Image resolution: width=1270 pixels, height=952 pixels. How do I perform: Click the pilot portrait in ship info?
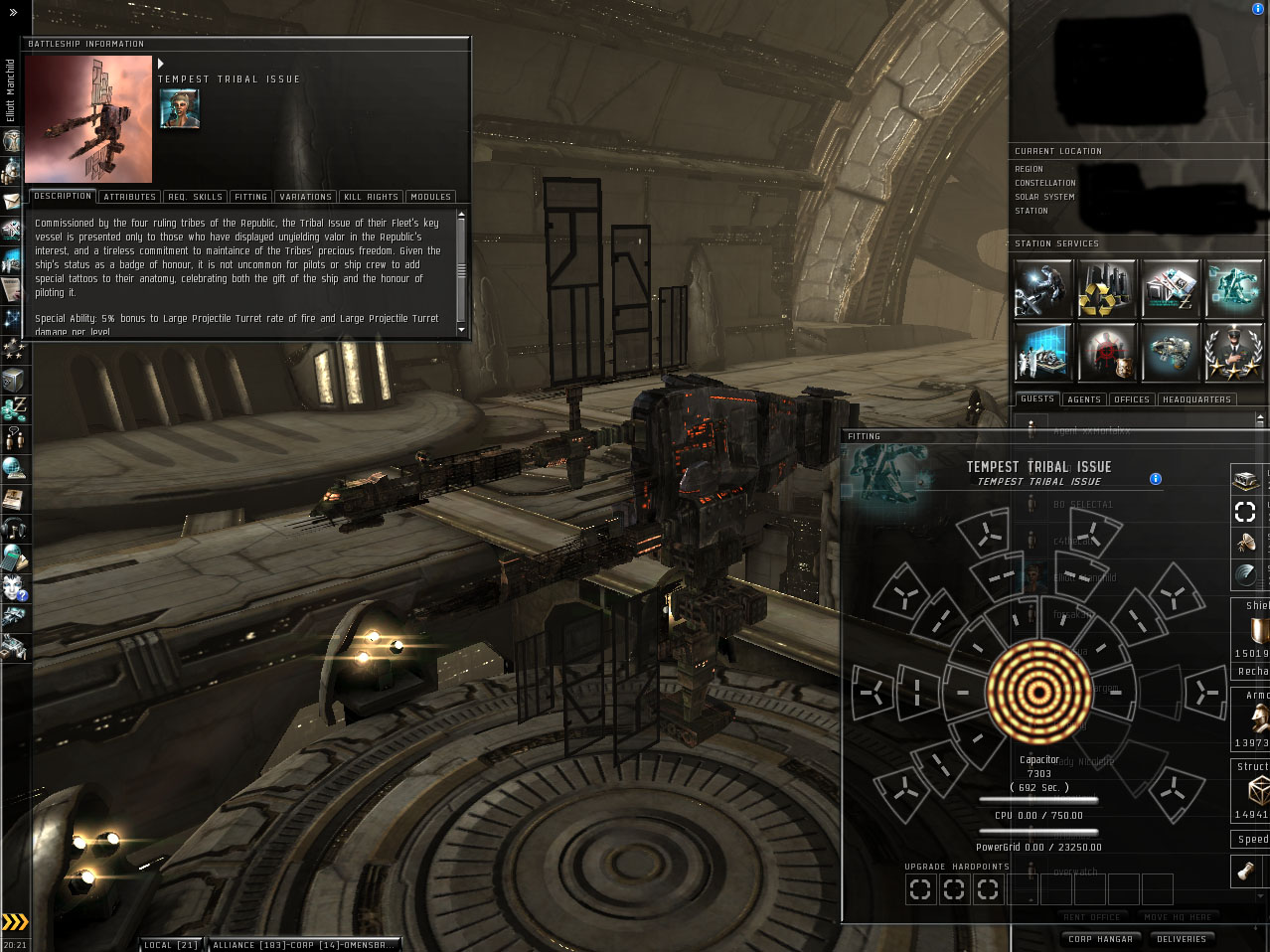(179, 108)
